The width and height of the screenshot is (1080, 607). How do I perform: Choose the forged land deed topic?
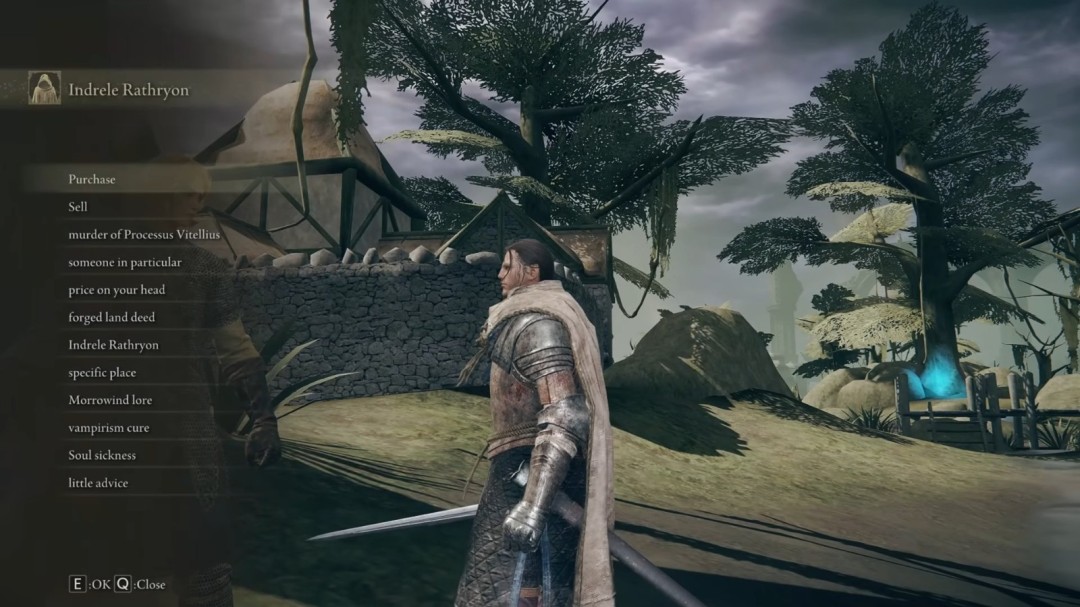(112, 317)
